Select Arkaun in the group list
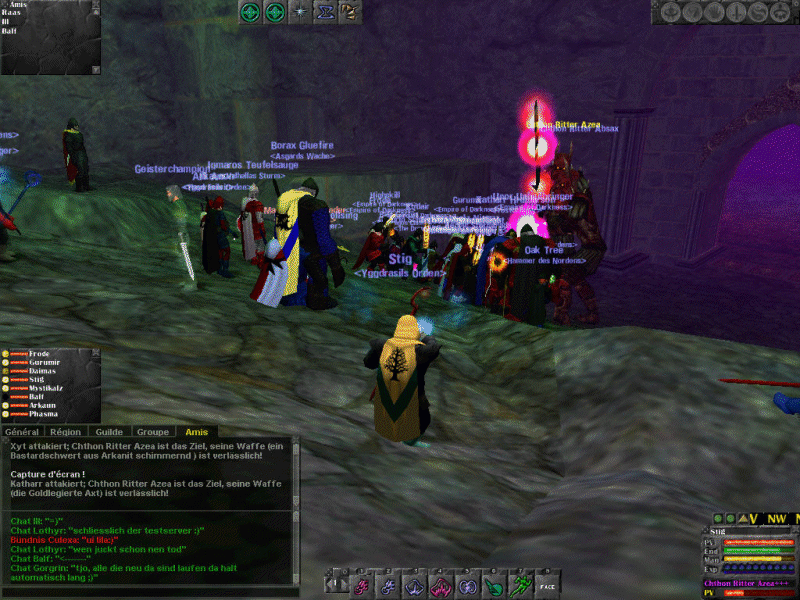Viewport: 800px width, 600px height. (x=43, y=405)
